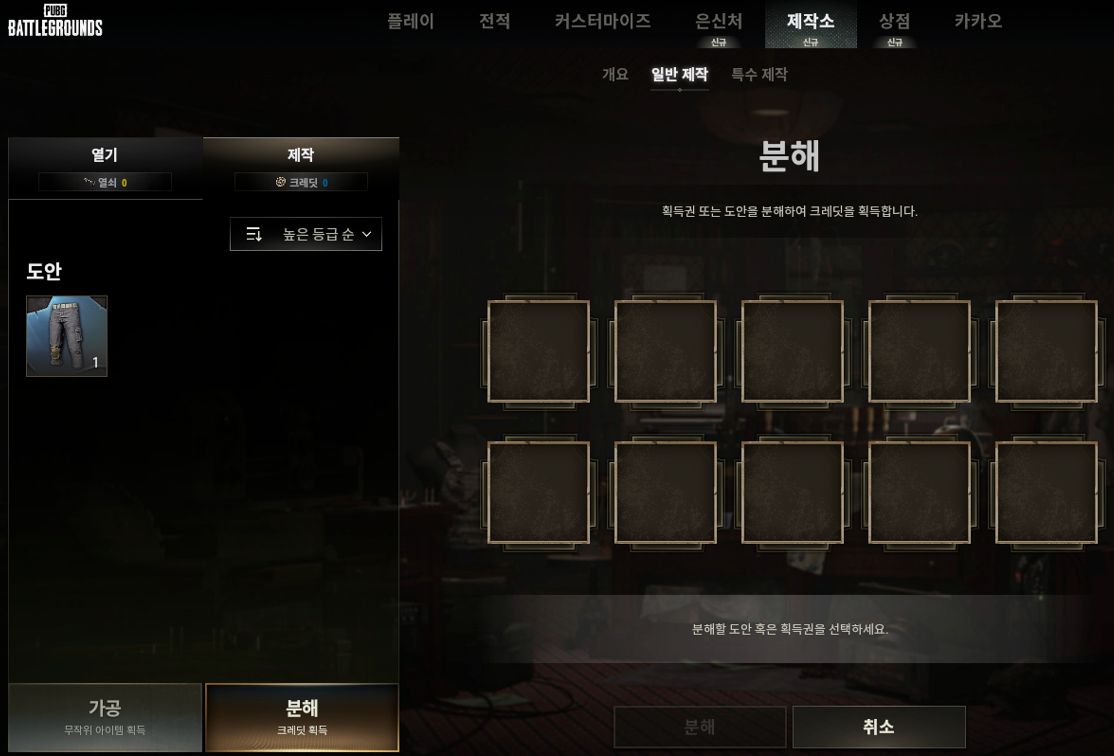Switch to the 열기 tab

(105, 166)
